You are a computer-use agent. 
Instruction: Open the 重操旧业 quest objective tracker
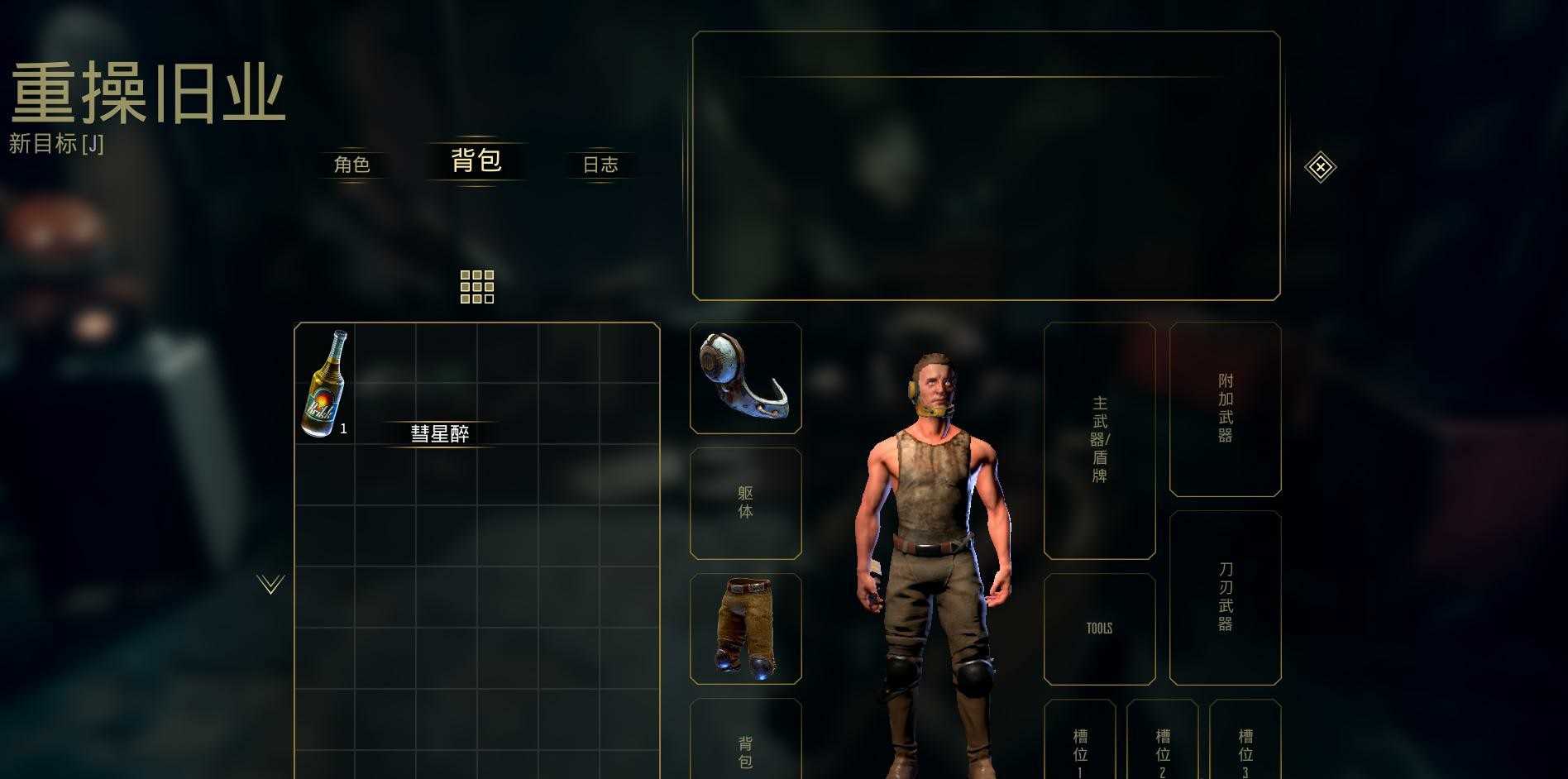147,95
